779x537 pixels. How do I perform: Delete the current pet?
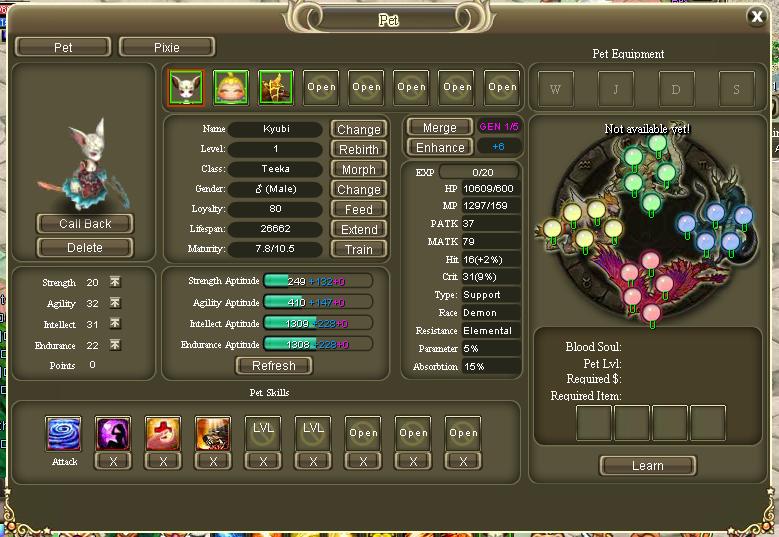click(x=85, y=247)
